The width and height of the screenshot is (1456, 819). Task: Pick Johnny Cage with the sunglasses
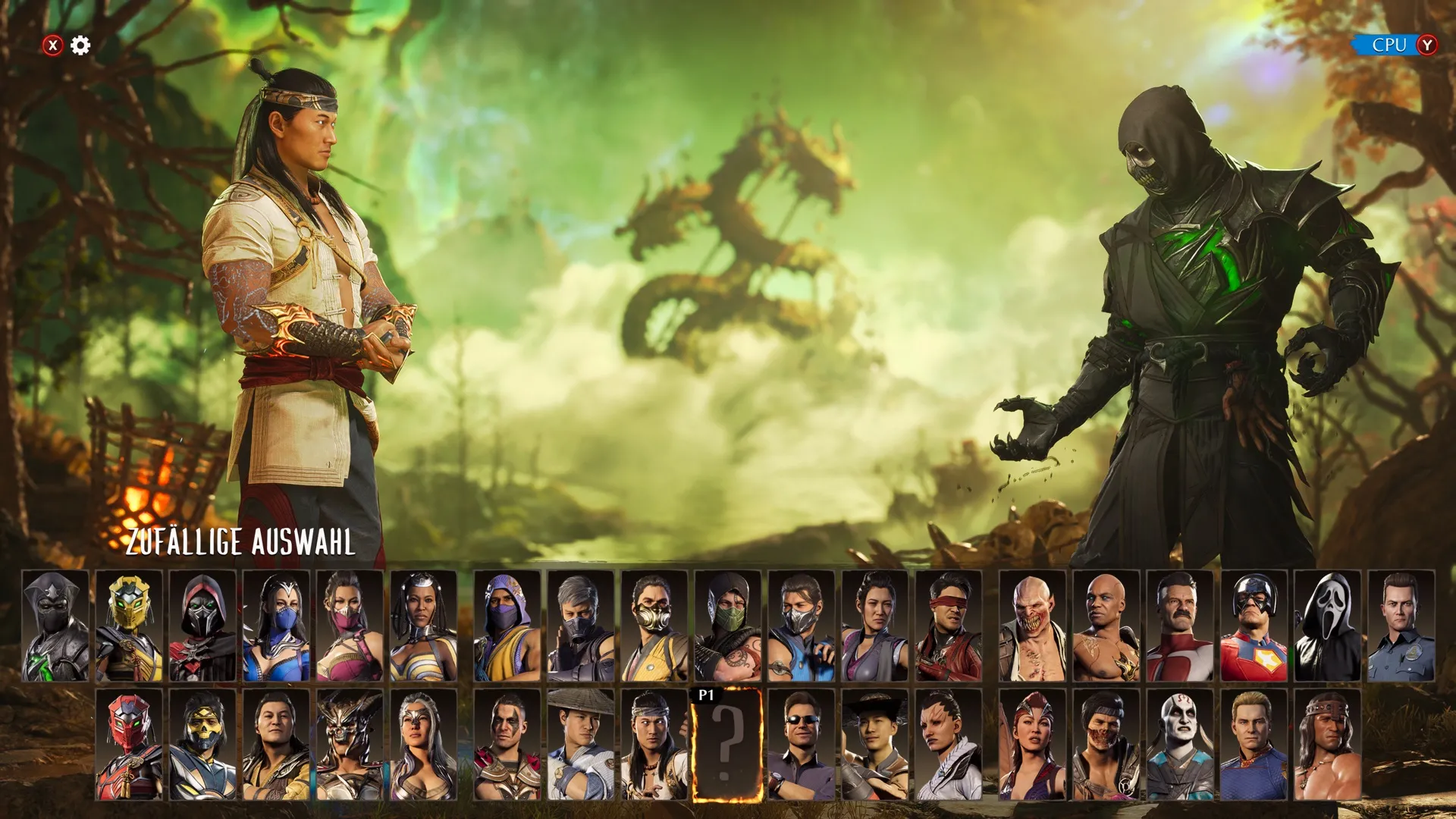click(x=801, y=745)
